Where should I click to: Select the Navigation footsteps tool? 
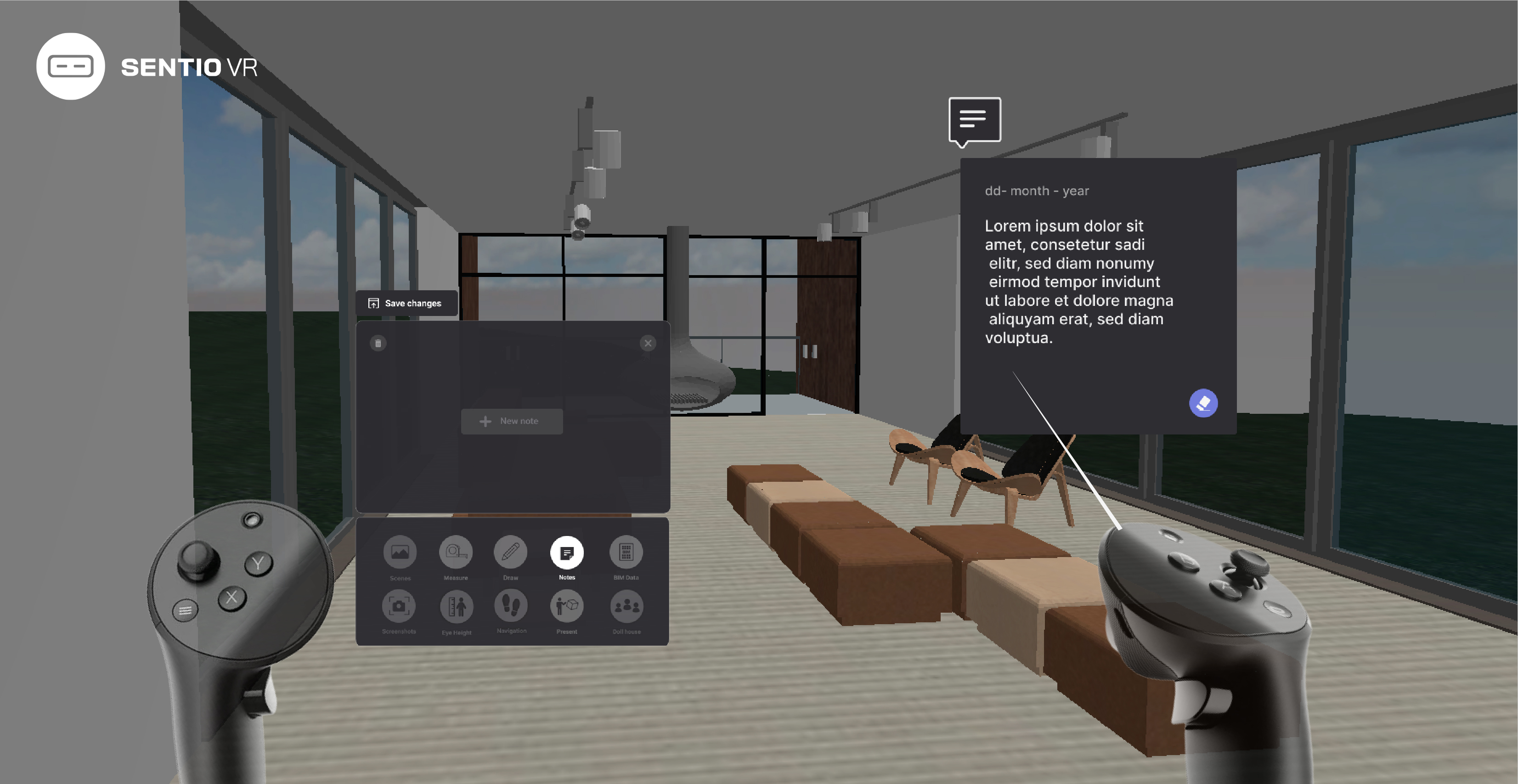[510, 607]
